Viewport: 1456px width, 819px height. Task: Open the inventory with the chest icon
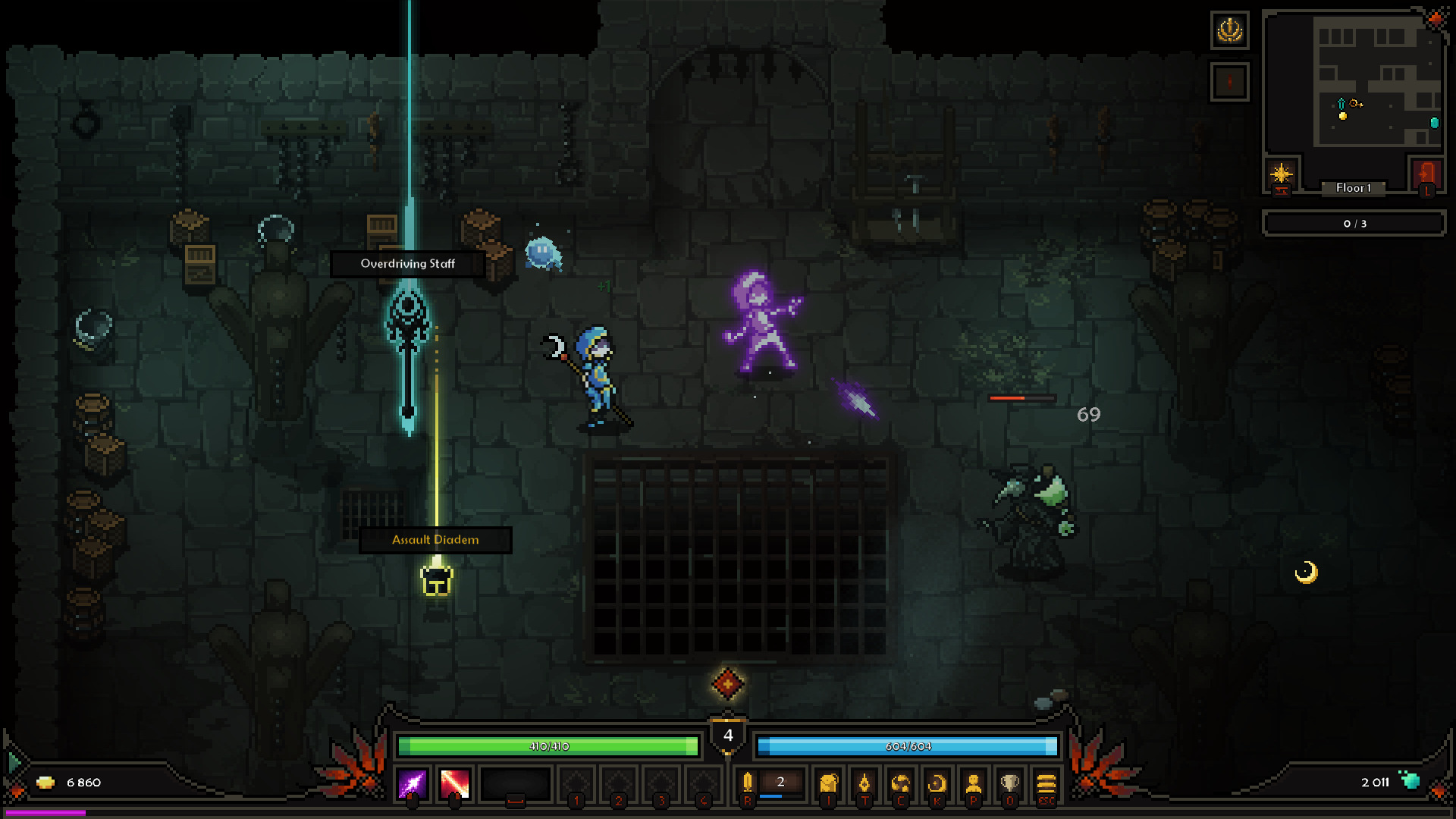point(828,786)
